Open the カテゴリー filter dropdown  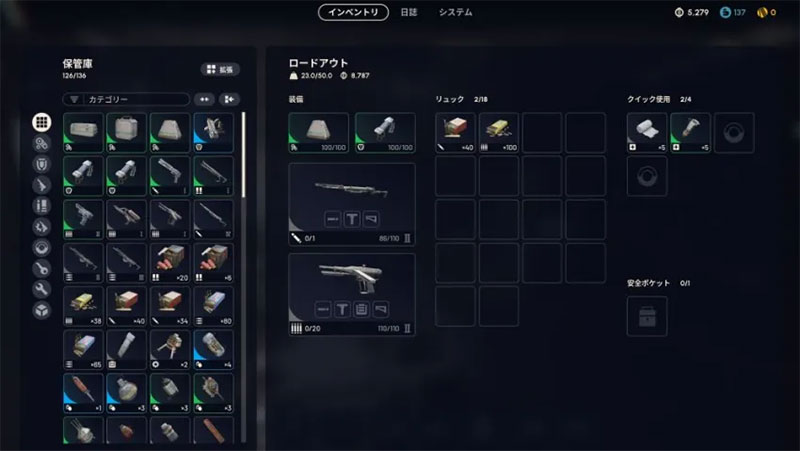pyautogui.click(x=126, y=99)
